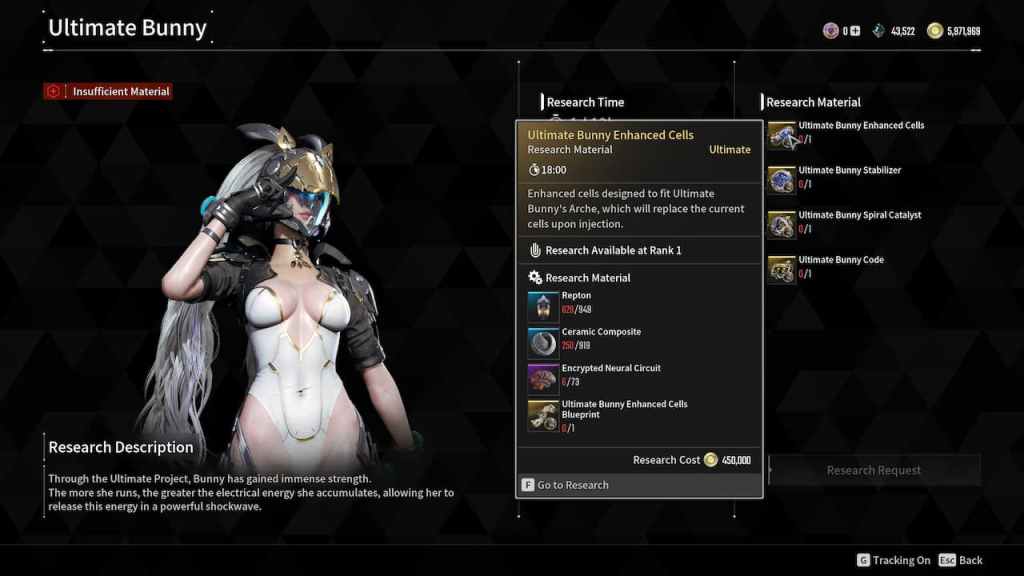1024x576 pixels.
Task: Click the plus button beside purple currency
Action: pos(856,31)
